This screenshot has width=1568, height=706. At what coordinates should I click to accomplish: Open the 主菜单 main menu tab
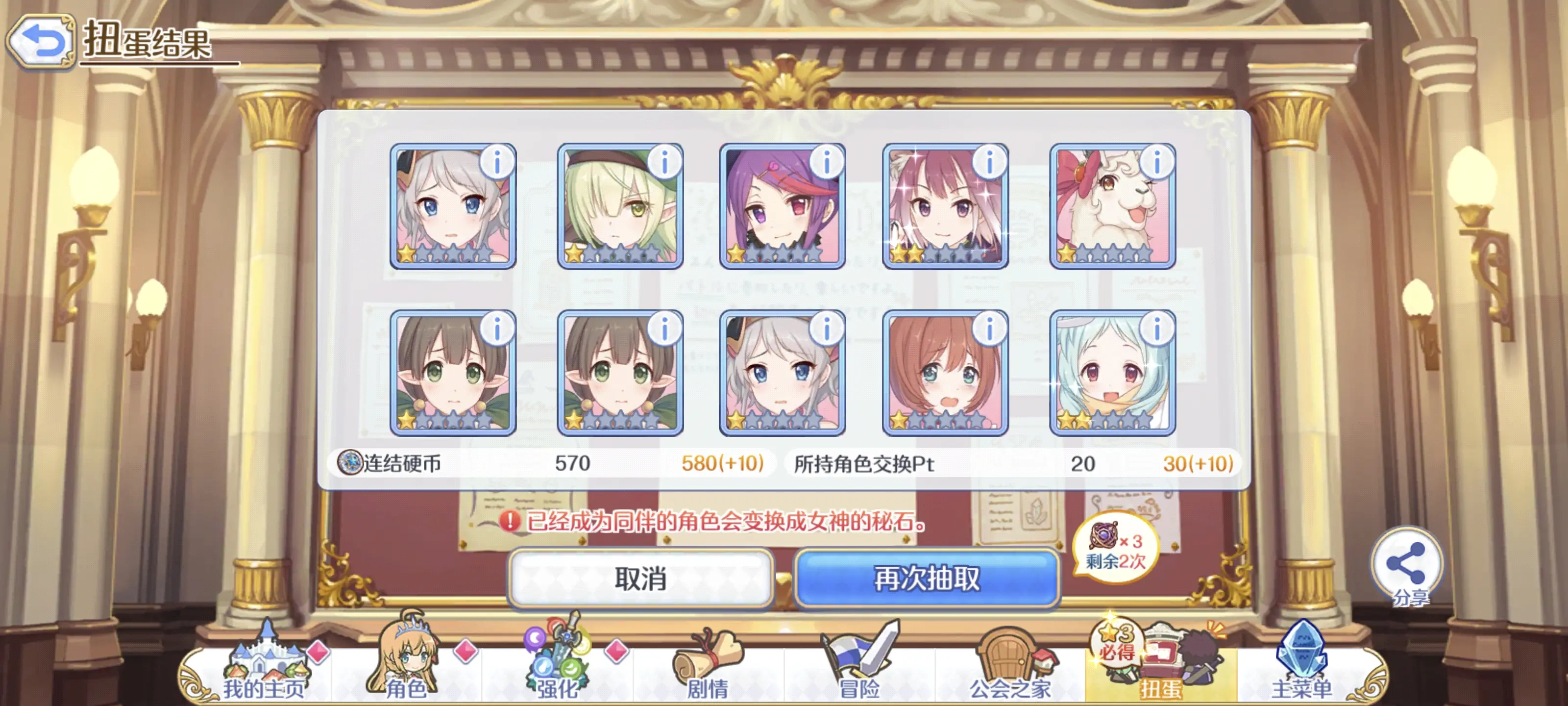[1301, 667]
